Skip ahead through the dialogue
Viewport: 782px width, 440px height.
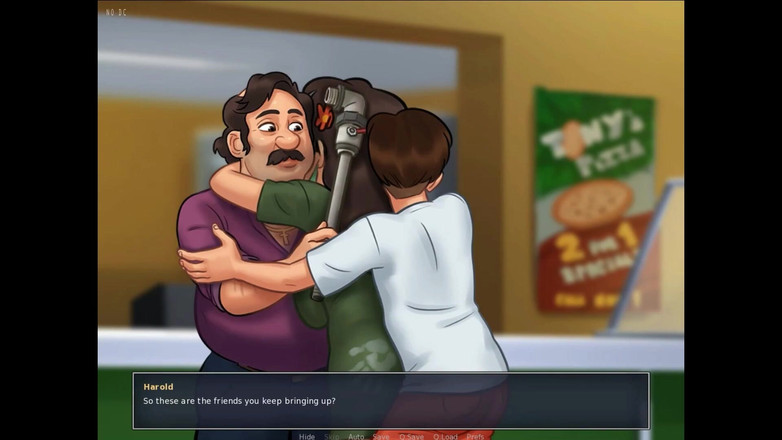coord(331,436)
